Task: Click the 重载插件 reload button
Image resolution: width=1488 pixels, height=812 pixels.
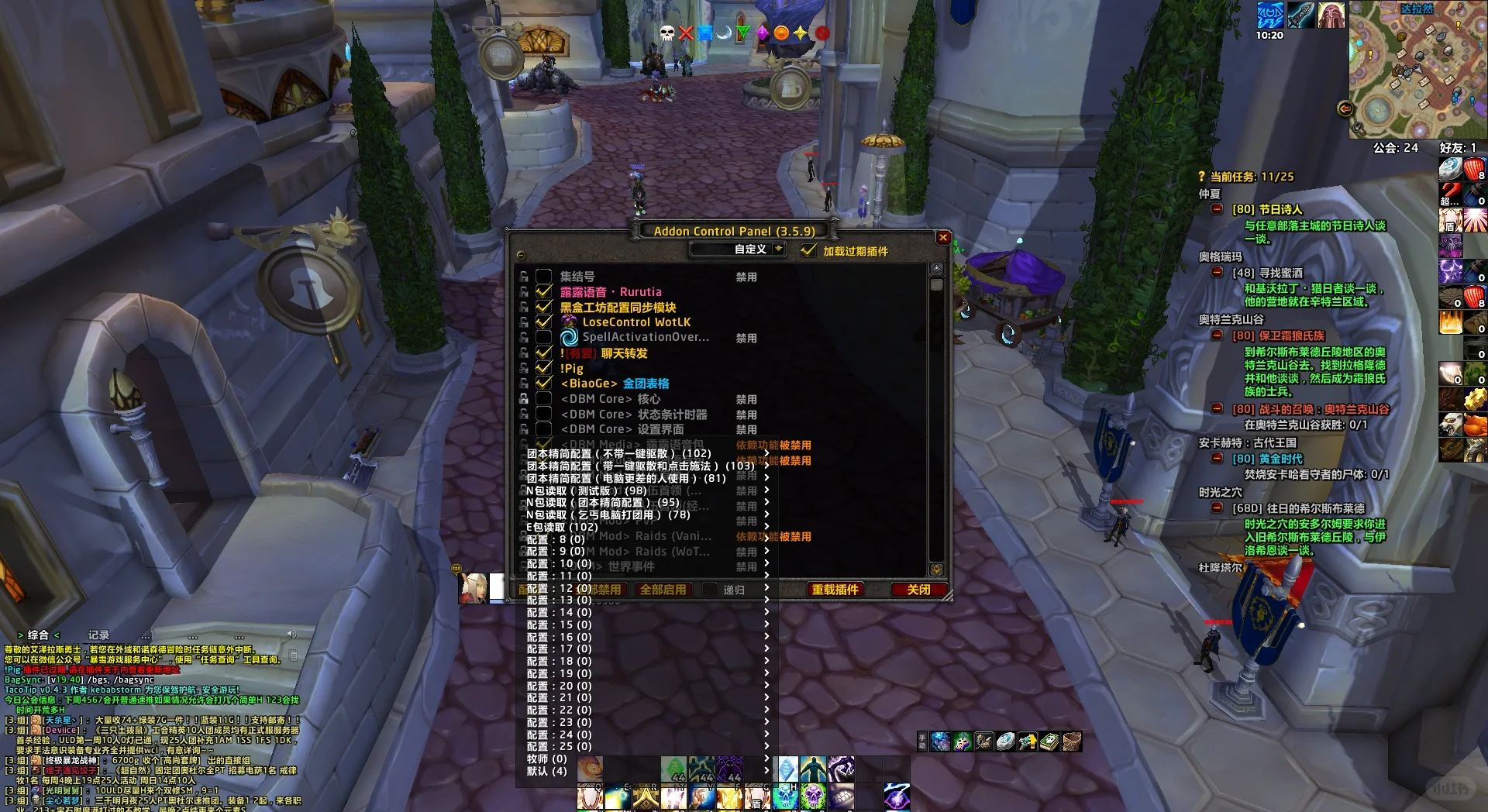Action: coord(835,590)
